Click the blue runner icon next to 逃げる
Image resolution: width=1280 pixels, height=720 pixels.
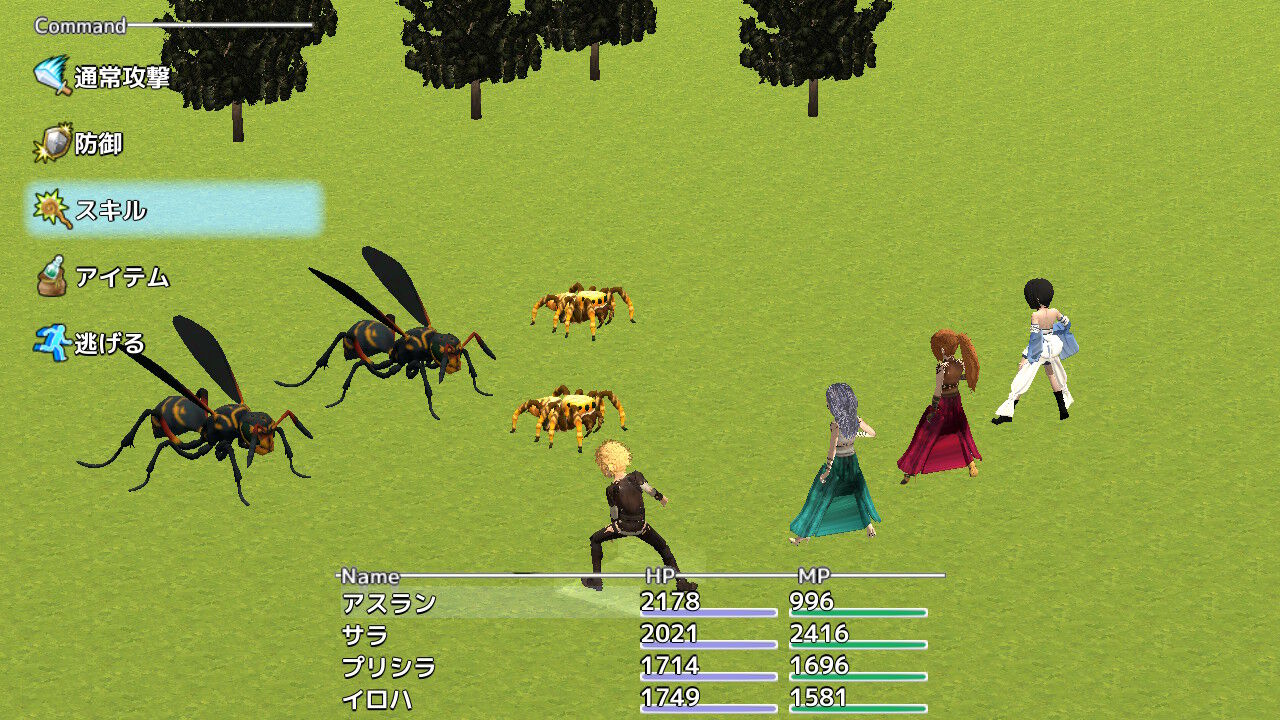click(50, 341)
